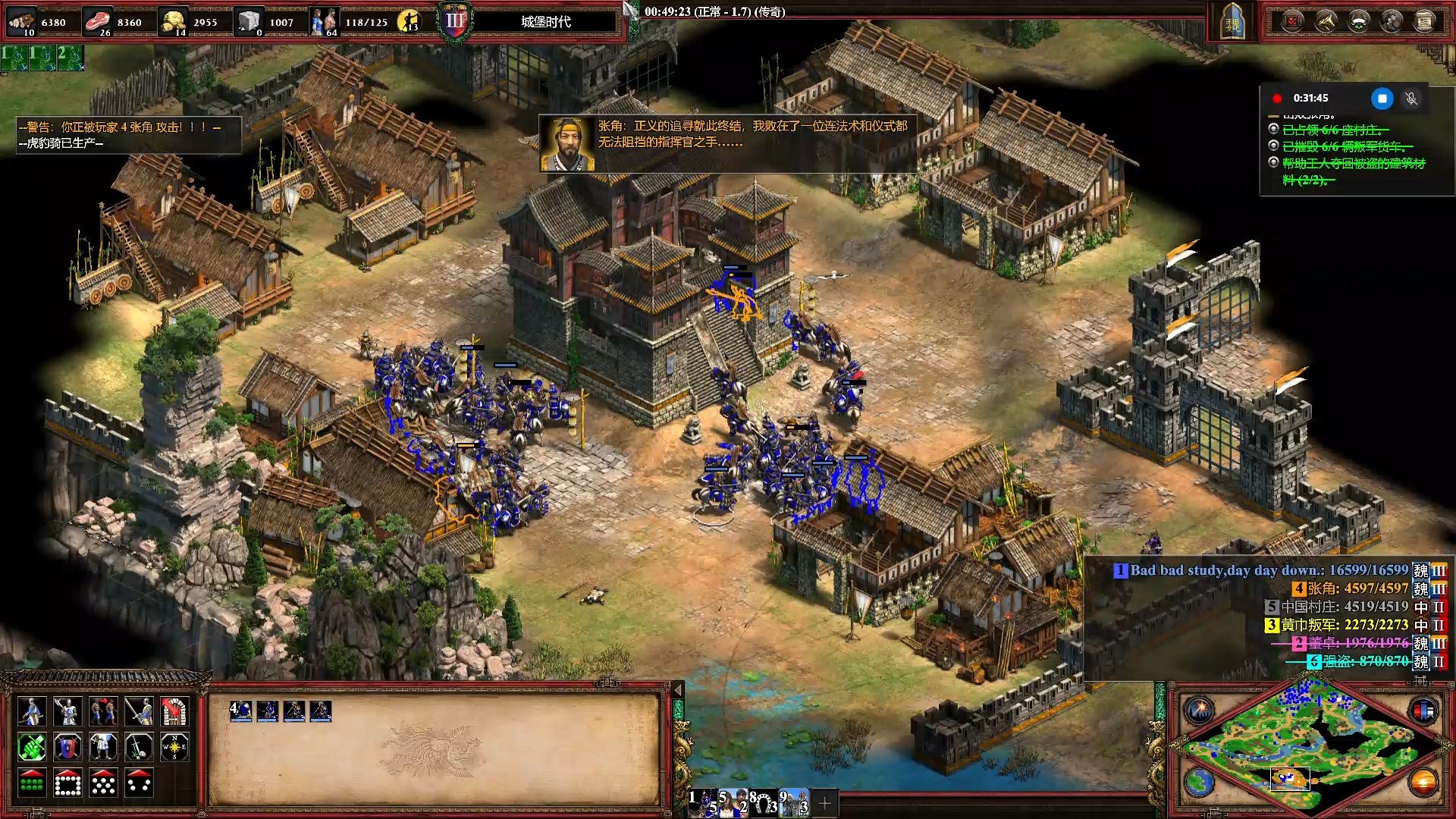
Task: Open the Wei civilization emblem tech tree
Action: coord(1233,23)
